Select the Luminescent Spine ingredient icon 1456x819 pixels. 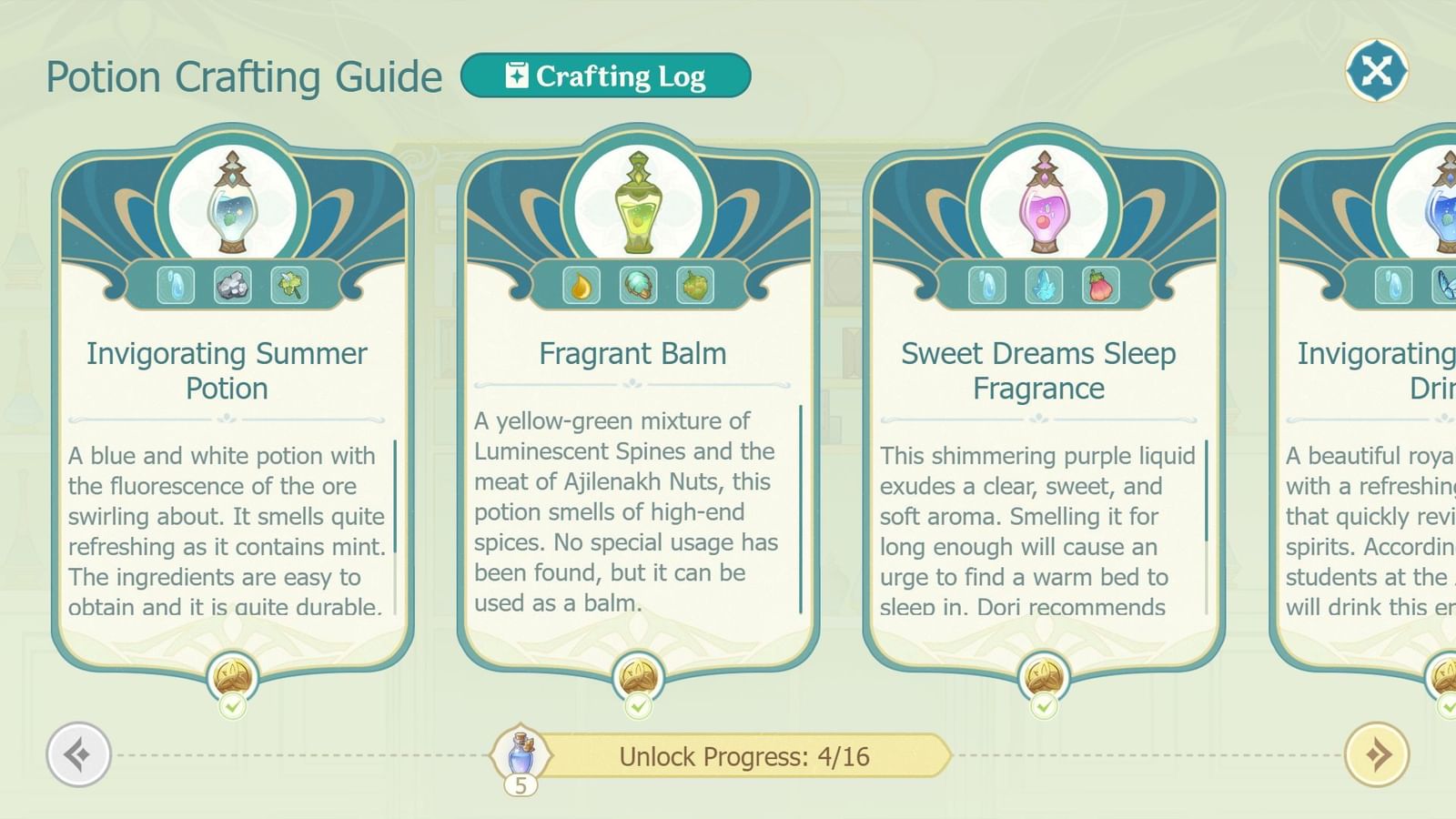pyautogui.click(x=640, y=286)
